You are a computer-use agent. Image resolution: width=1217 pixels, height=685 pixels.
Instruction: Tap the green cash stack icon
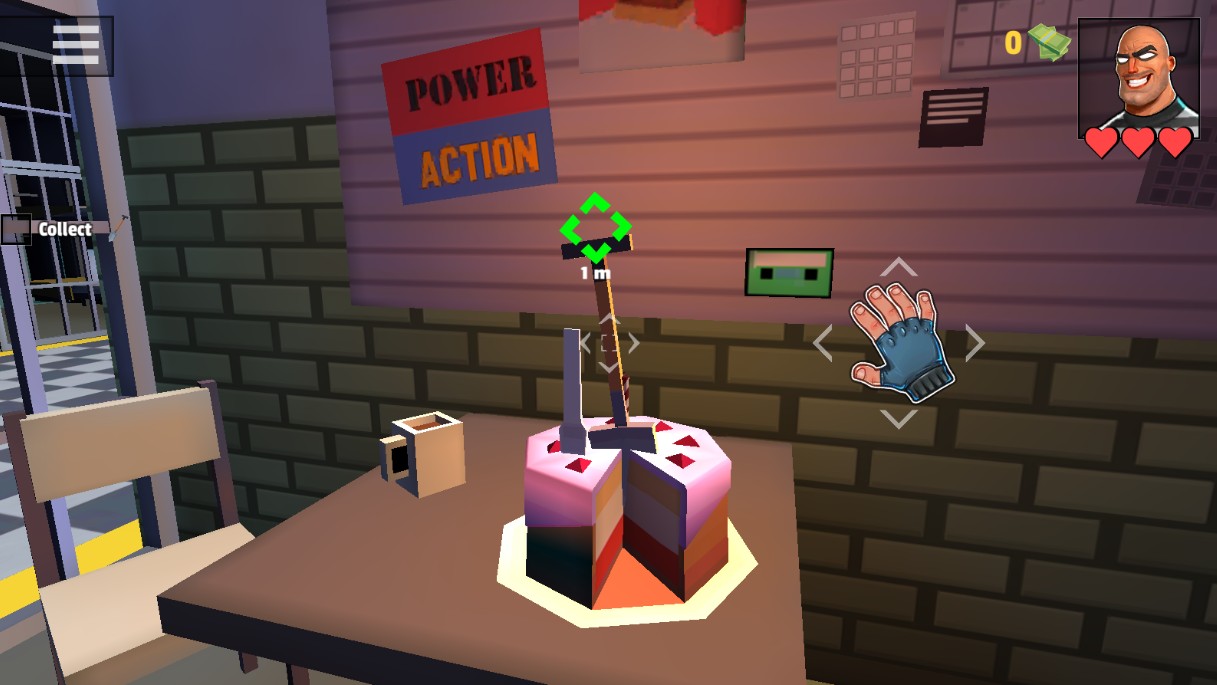[1049, 43]
